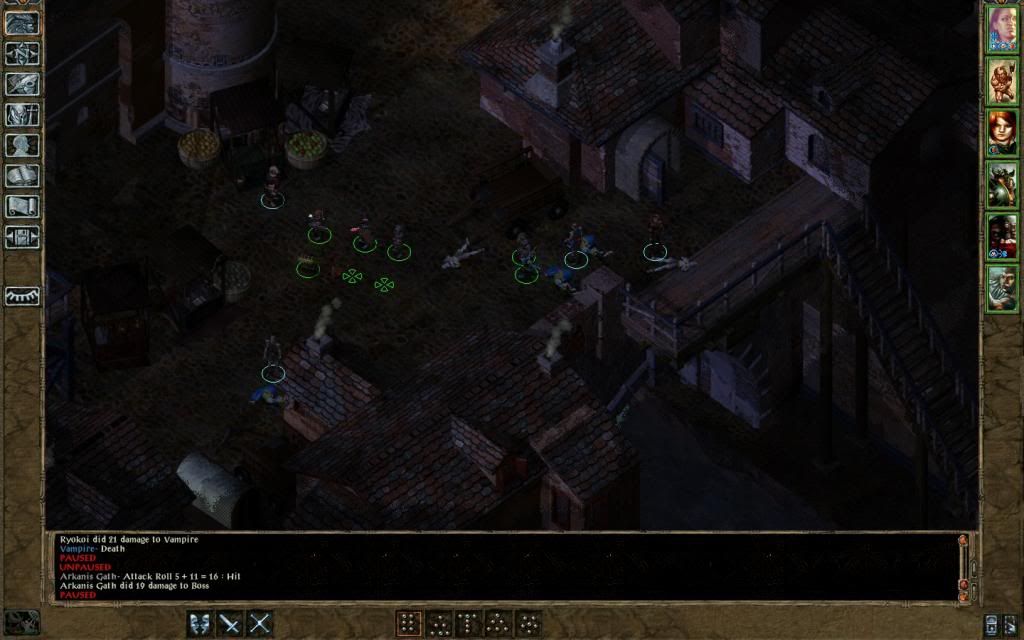Open the priest scroll icon
Image resolution: width=1024 pixels, height=640 pixels.
coord(22,206)
